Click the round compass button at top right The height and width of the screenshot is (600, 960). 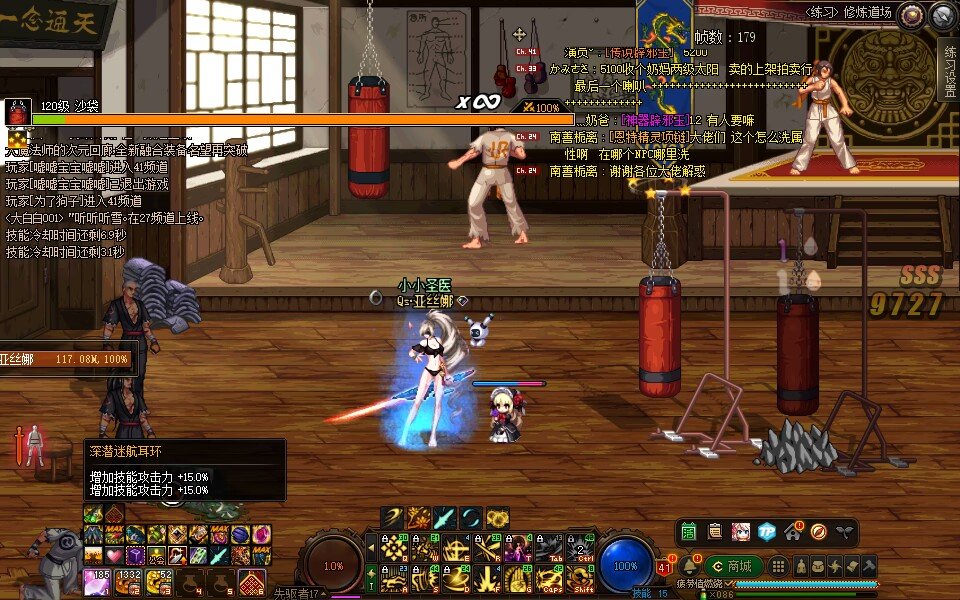tap(941, 15)
